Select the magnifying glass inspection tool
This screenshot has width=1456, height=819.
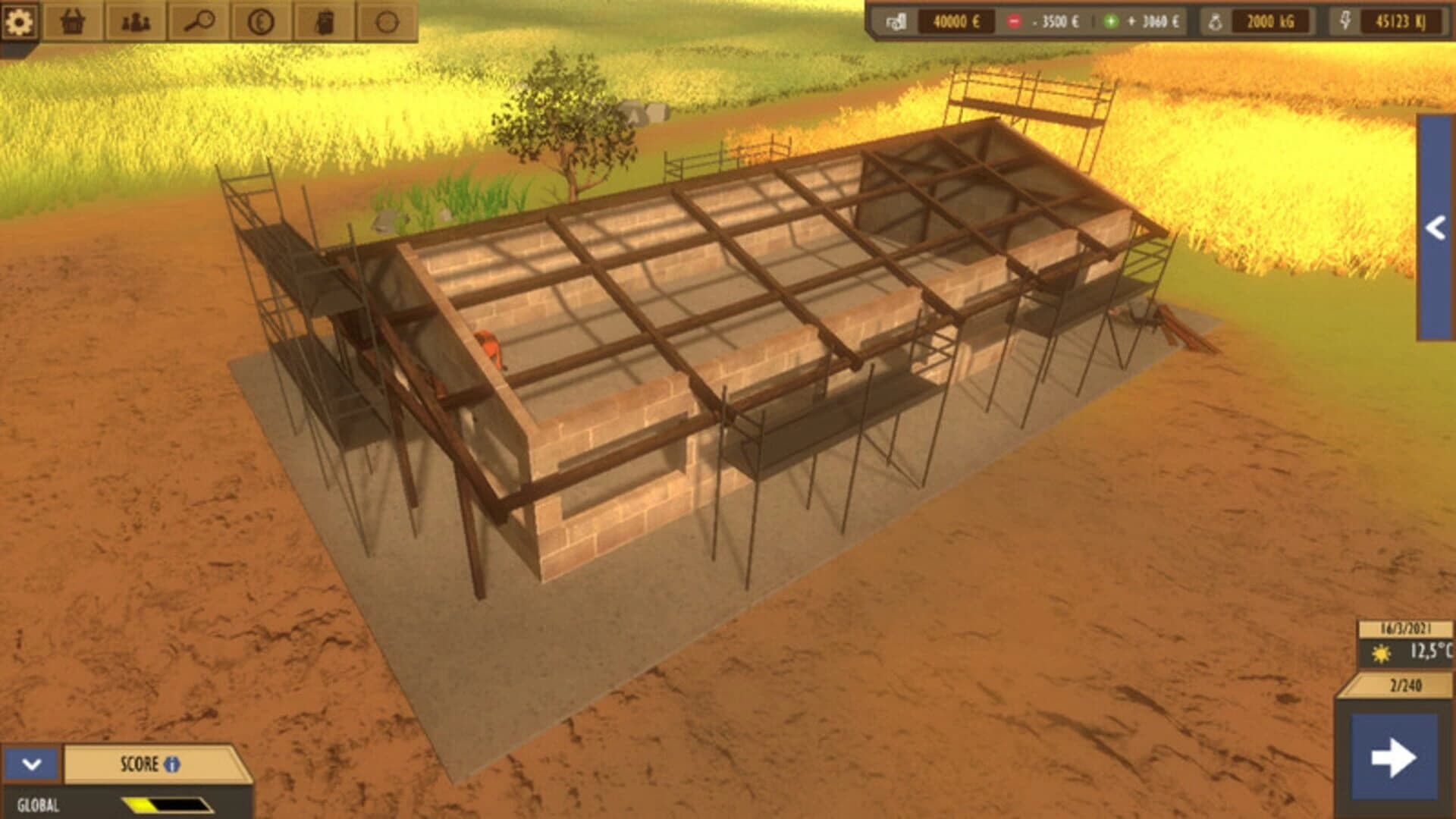pos(199,22)
